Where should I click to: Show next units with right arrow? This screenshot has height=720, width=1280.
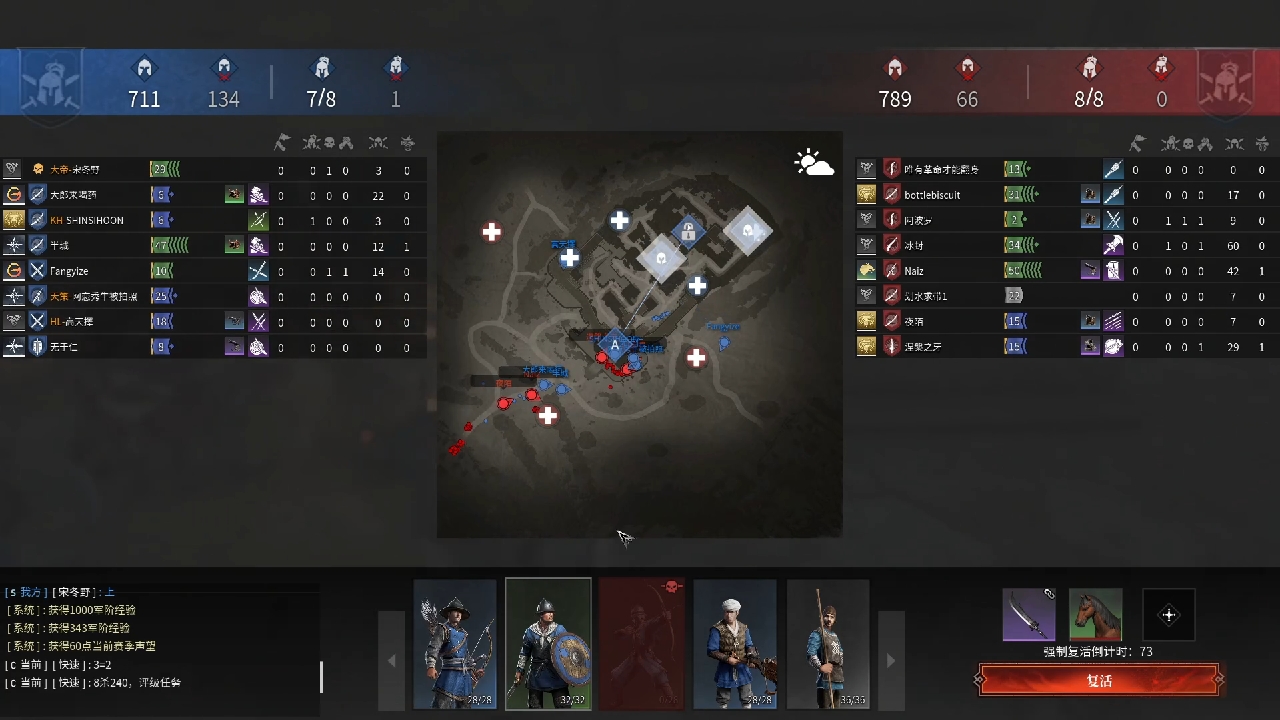coord(890,660)
